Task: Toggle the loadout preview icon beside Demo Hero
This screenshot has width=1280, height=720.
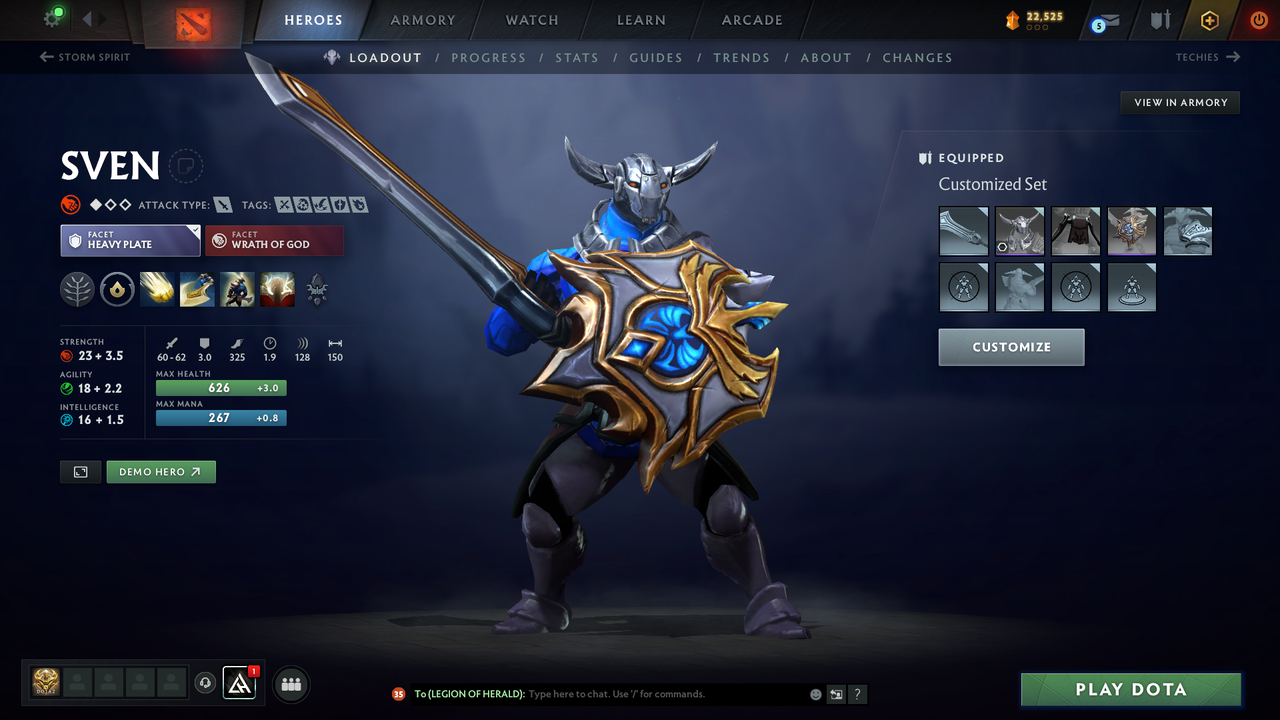Action: tap(80, 471)
